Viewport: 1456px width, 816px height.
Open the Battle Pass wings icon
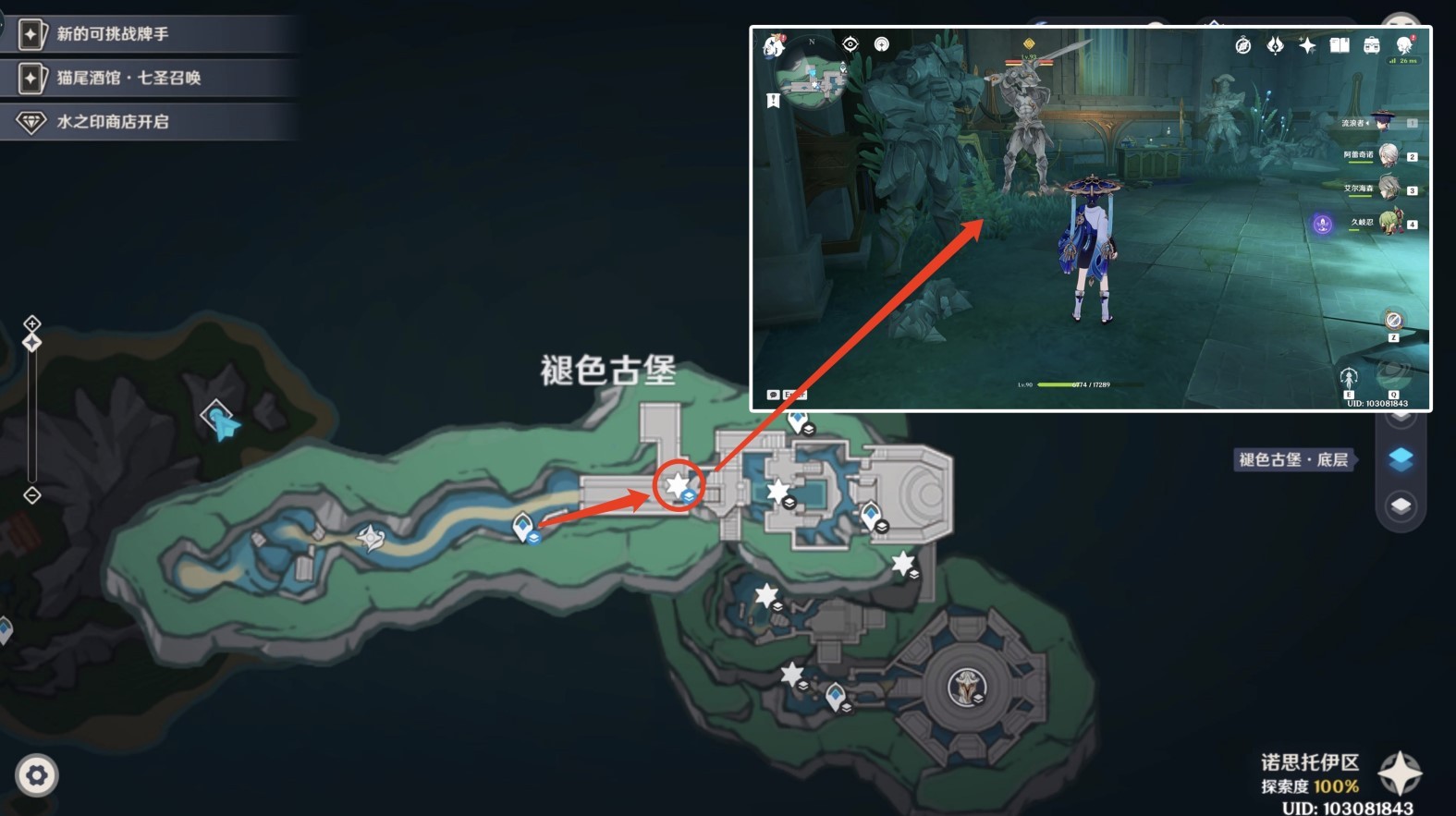tap(1274, 44)
